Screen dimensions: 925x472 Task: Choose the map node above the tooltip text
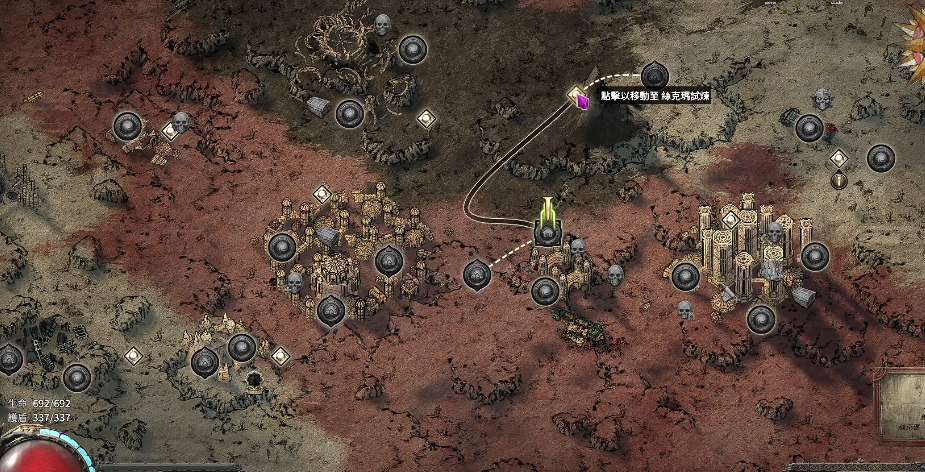(654, 75)
